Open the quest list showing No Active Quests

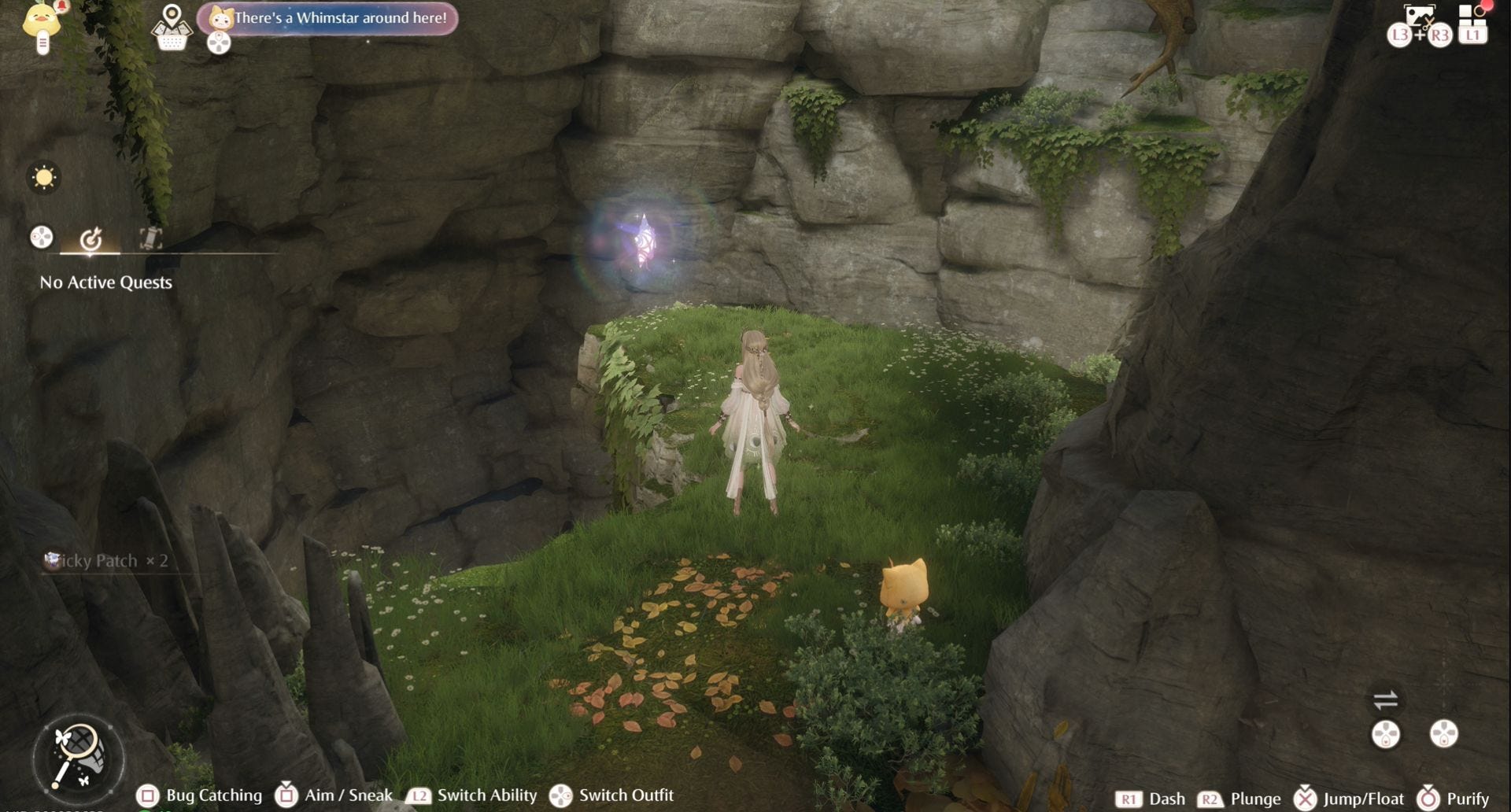pyautogui.click(x=105, y=282)
